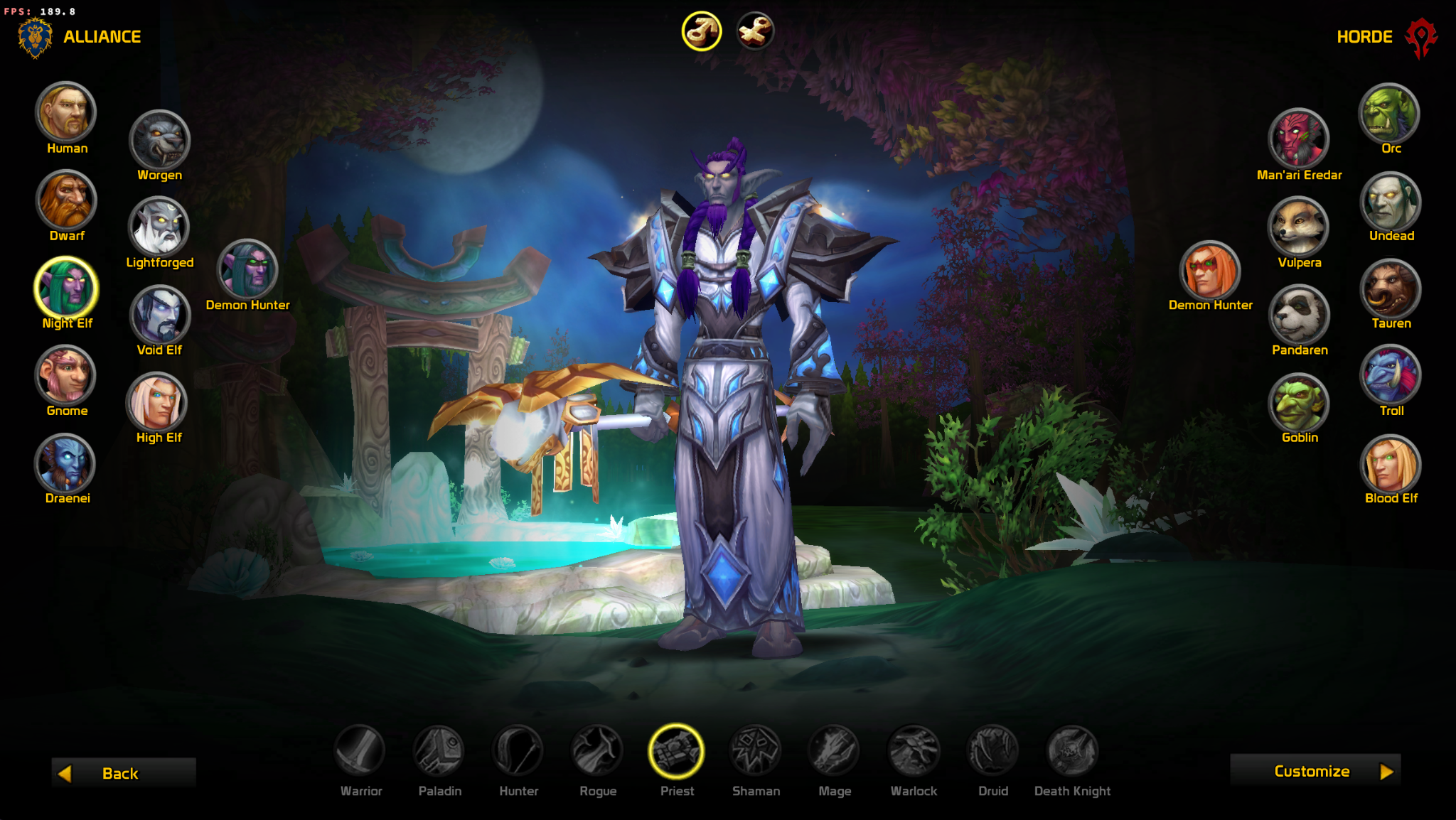Viewport: 1456px width, 820px height.
Task: Select the Vulpera race
Action: pyautogui.click(x=1298, y=227)
